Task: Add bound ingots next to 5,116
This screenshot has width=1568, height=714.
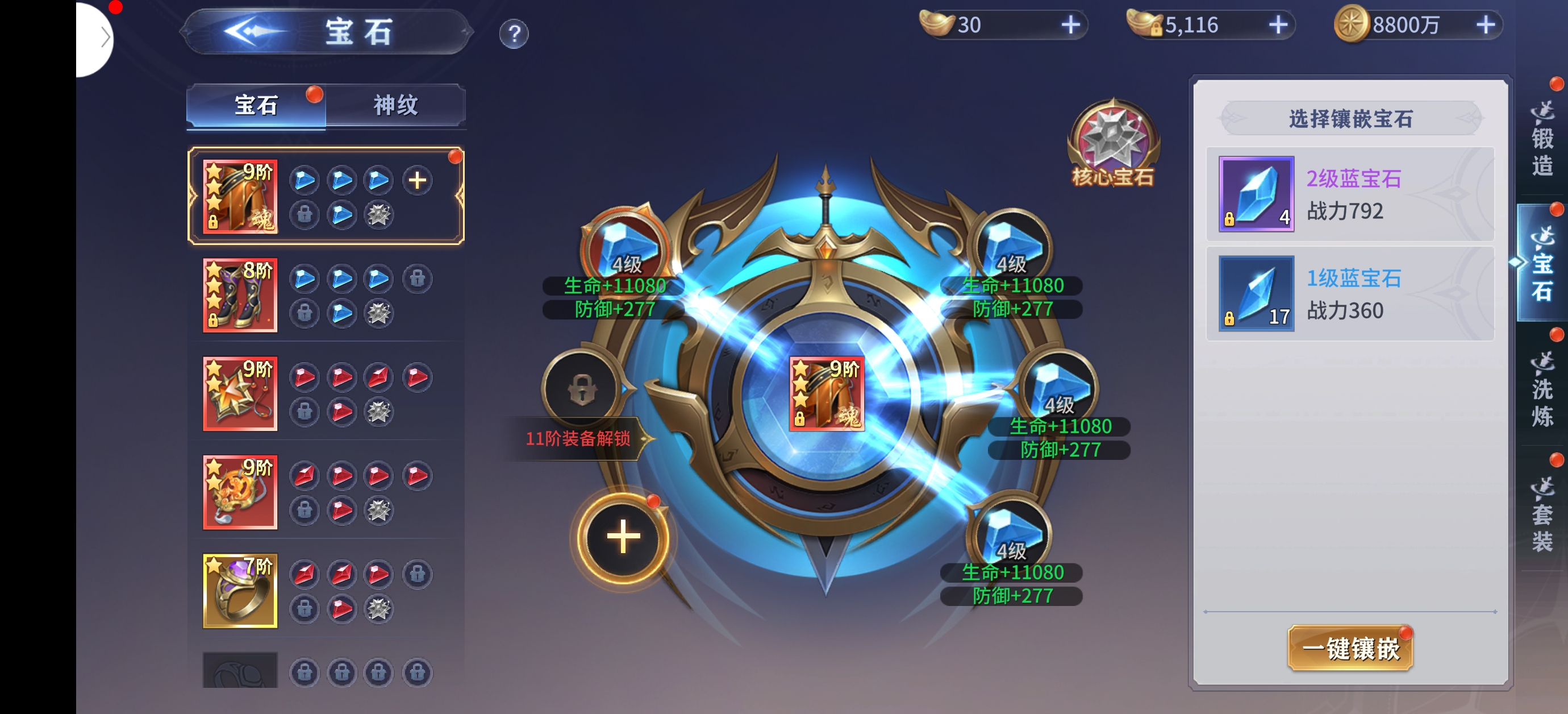Action: [x=1278, y=25]
